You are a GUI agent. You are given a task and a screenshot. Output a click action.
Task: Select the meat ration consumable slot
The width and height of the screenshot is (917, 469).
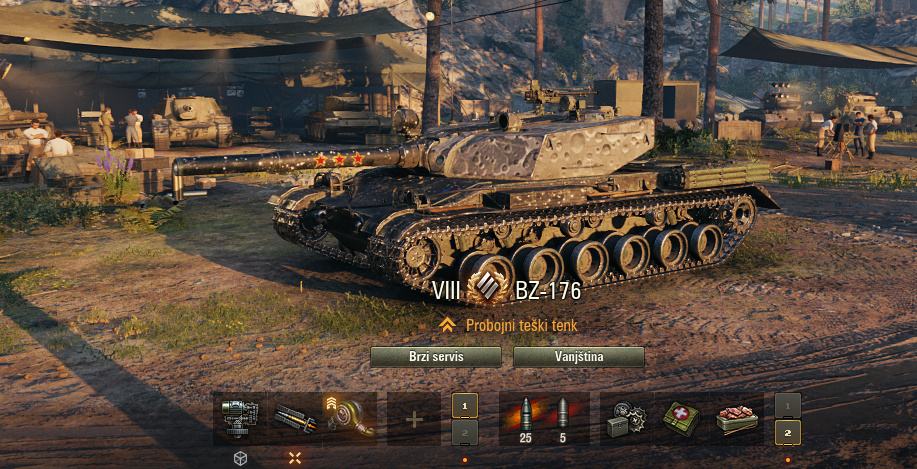click(x=735, y=418)
